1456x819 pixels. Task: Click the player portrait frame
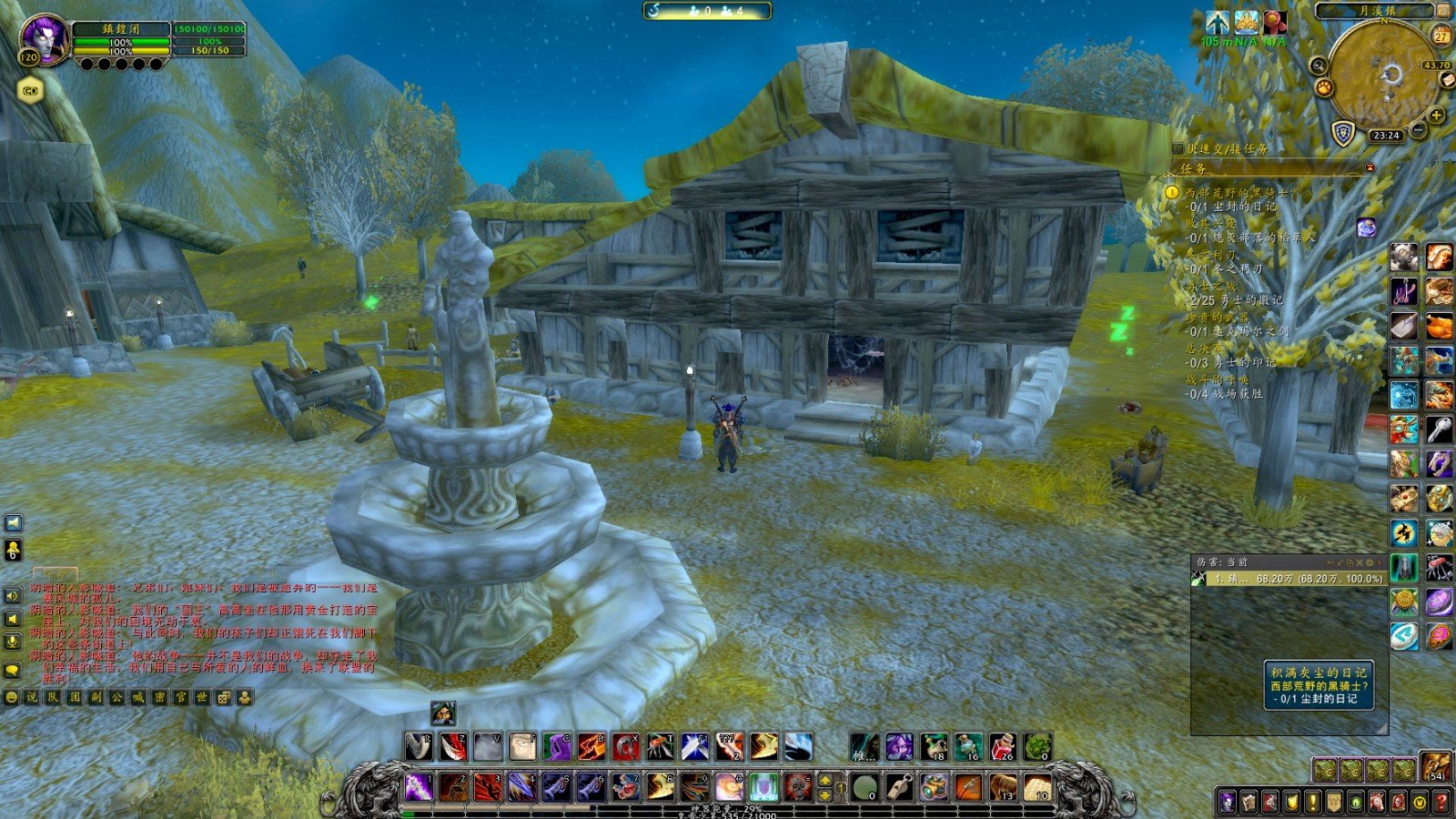(44, 37)
